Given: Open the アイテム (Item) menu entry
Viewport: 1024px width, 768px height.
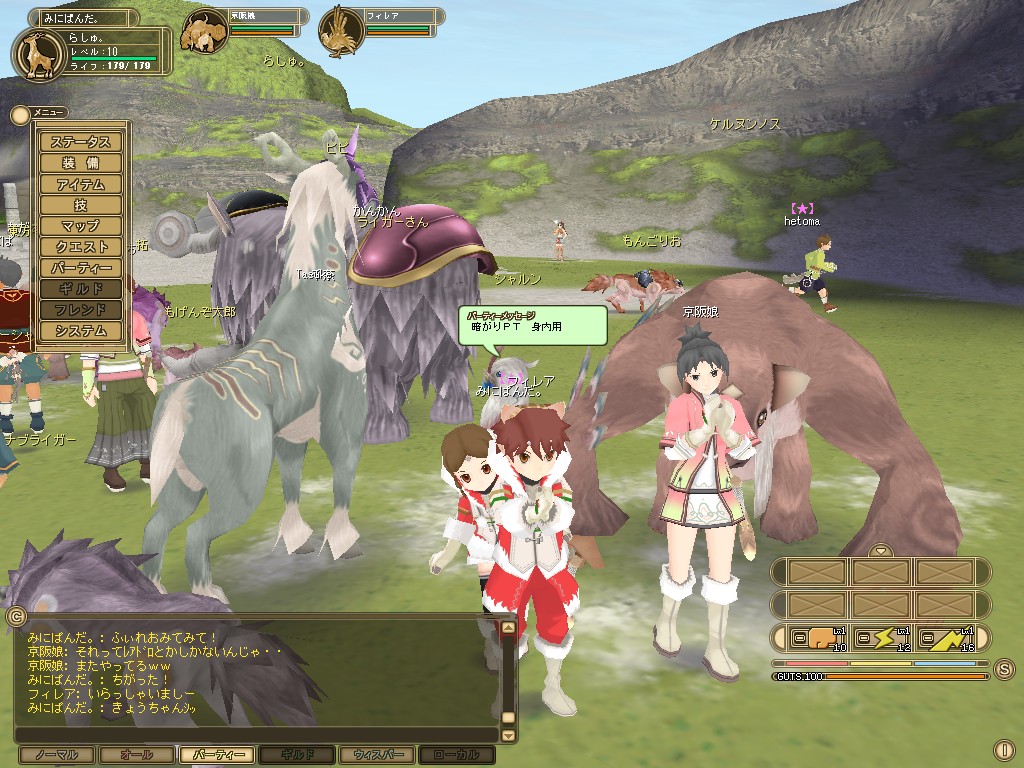Looking at the screenshot, I should [x=80, y=184].
